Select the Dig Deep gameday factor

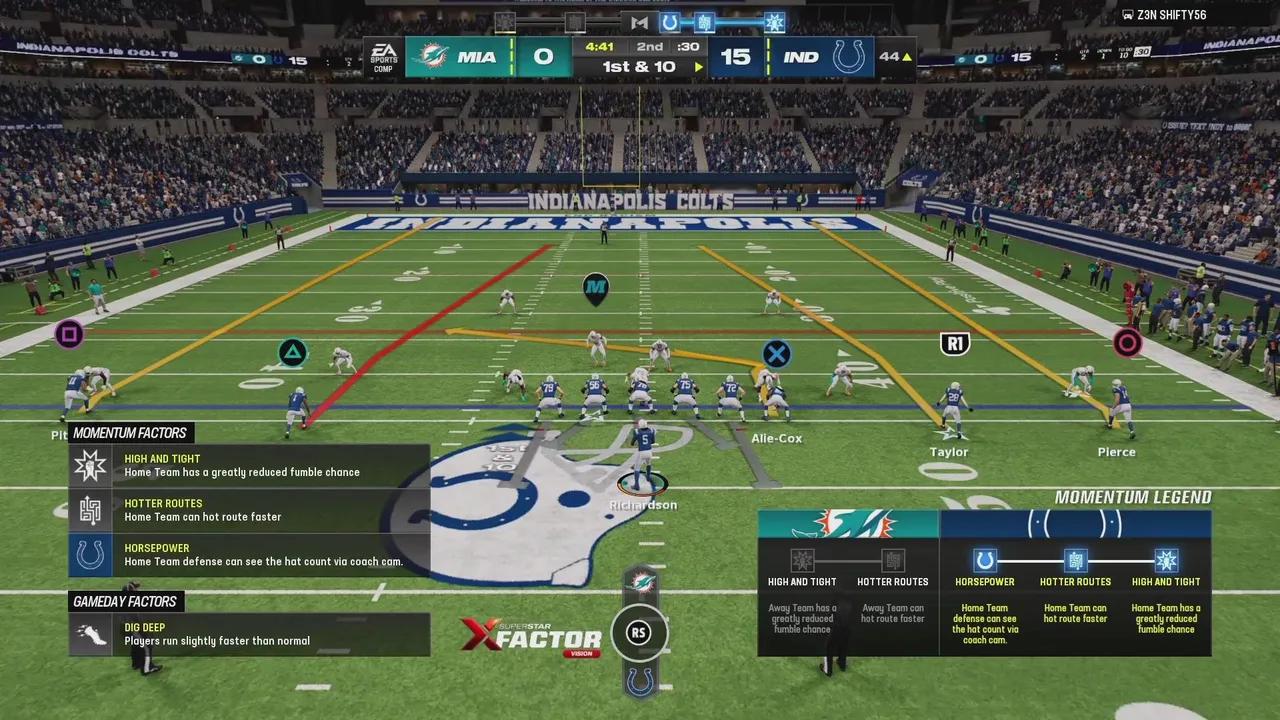pyautogui.click(x=249, y=635)
